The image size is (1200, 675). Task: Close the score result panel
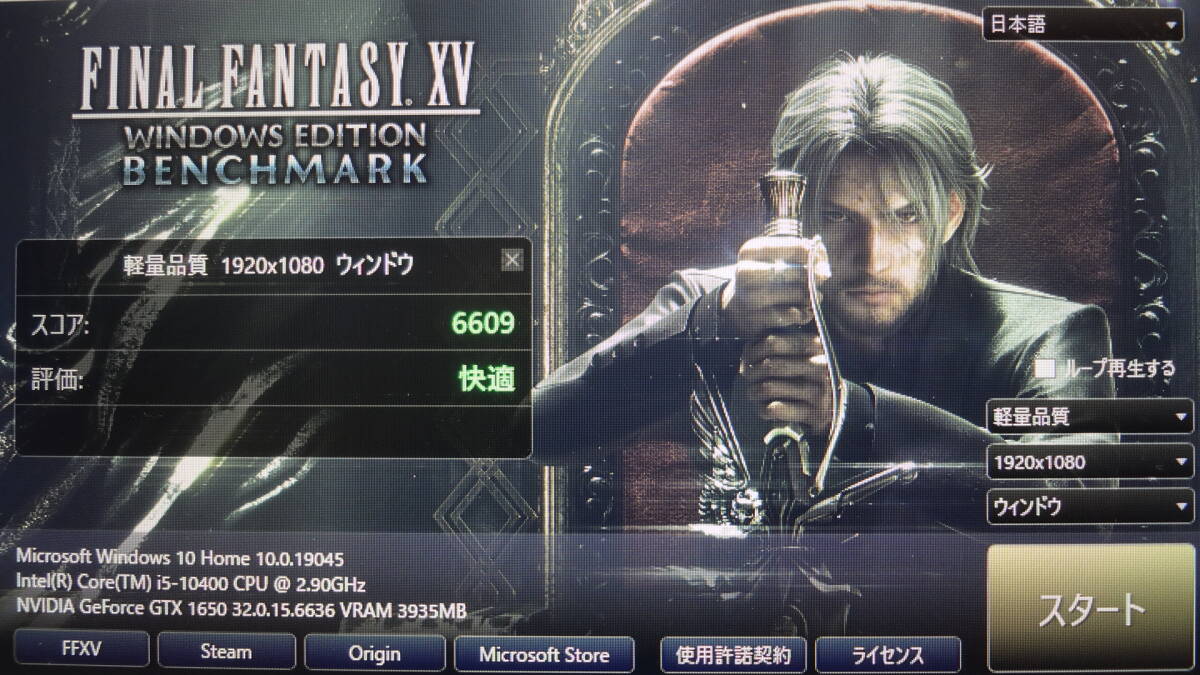pos(512,261)
